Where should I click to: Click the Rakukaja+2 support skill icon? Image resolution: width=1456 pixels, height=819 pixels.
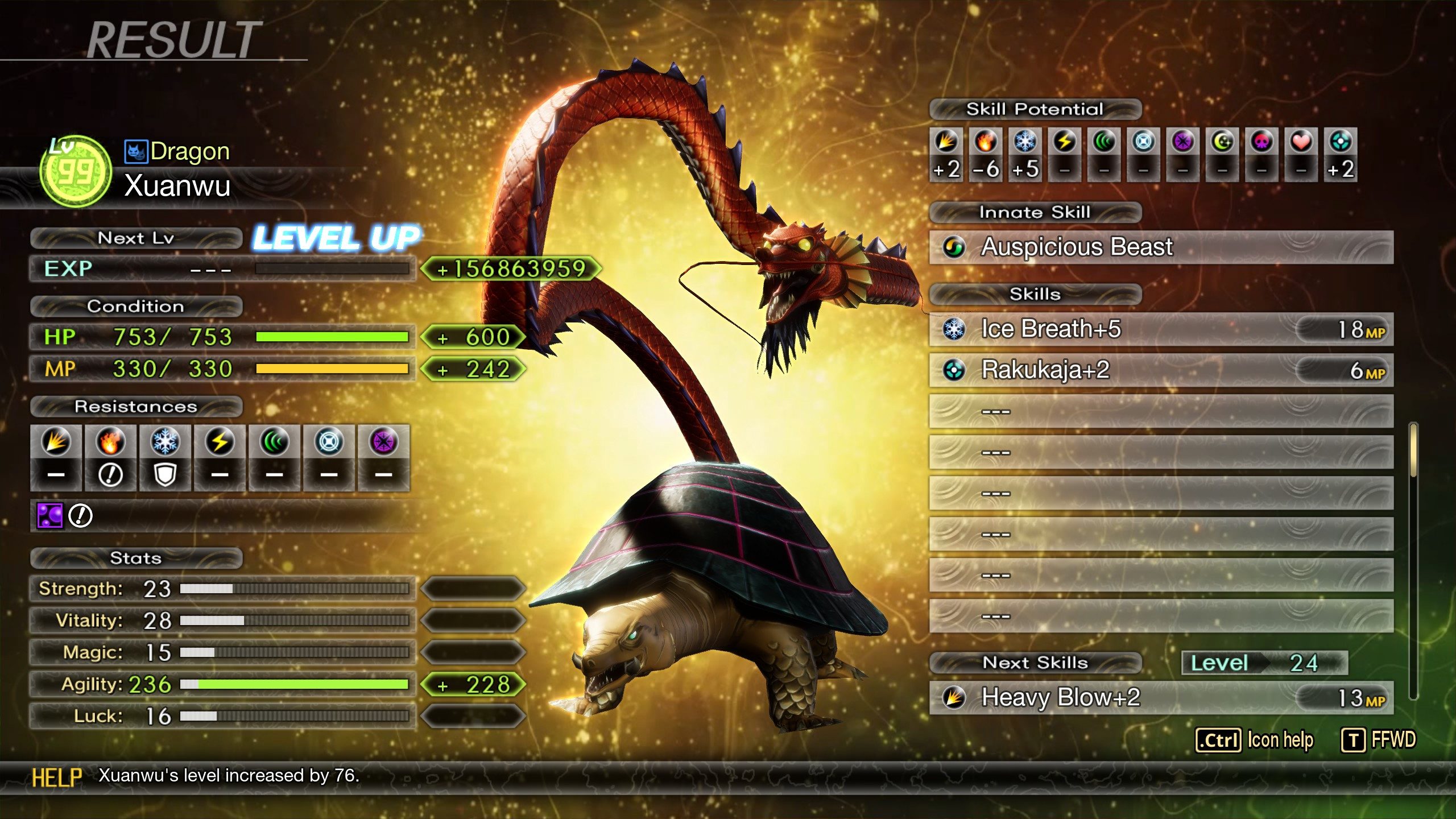coord(954,370)
